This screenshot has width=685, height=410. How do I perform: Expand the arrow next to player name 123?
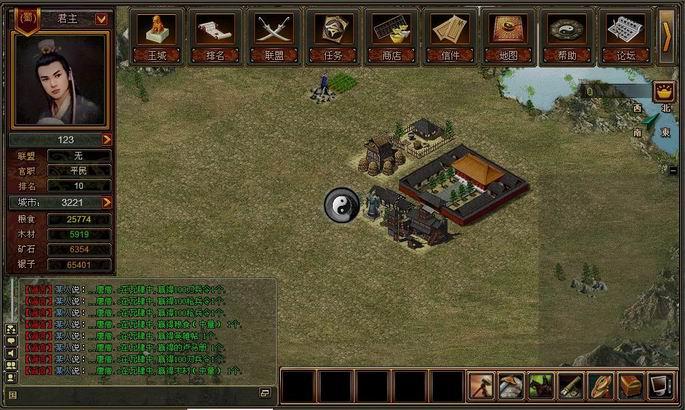coord(106,140)
